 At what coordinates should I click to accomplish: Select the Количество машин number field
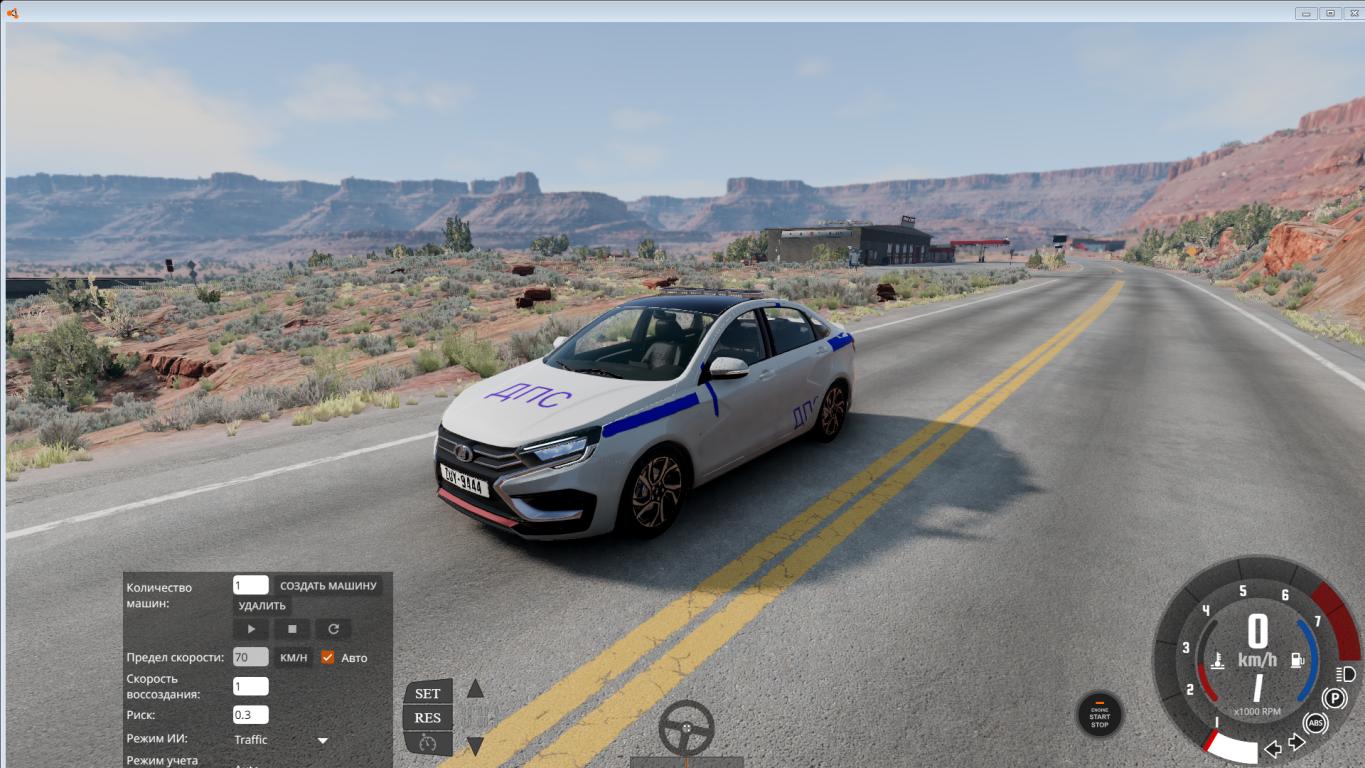click(x=250, y=585)
